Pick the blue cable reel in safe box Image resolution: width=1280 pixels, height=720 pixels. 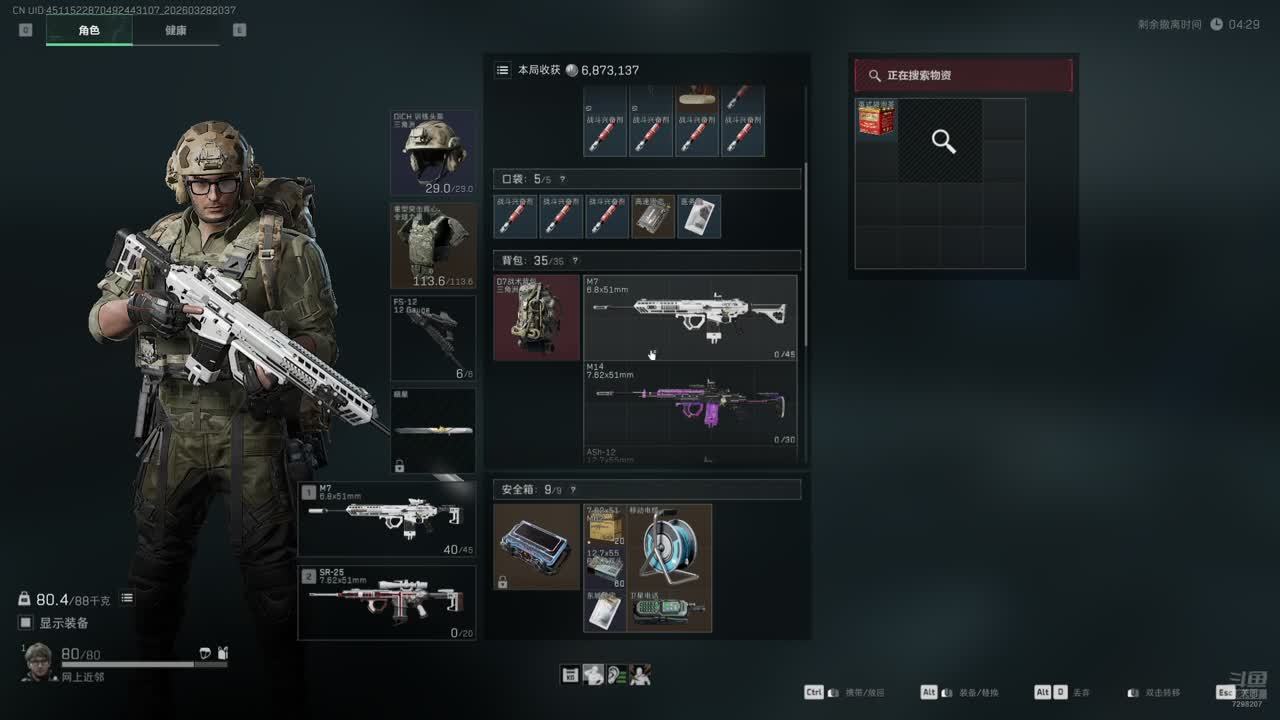[x=669, y=546]
